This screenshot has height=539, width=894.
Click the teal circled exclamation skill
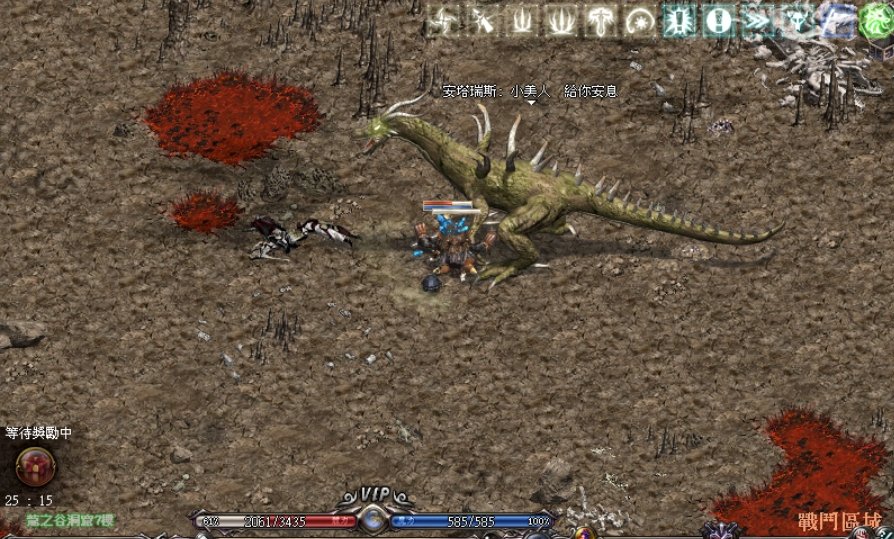tap(716, 21)
